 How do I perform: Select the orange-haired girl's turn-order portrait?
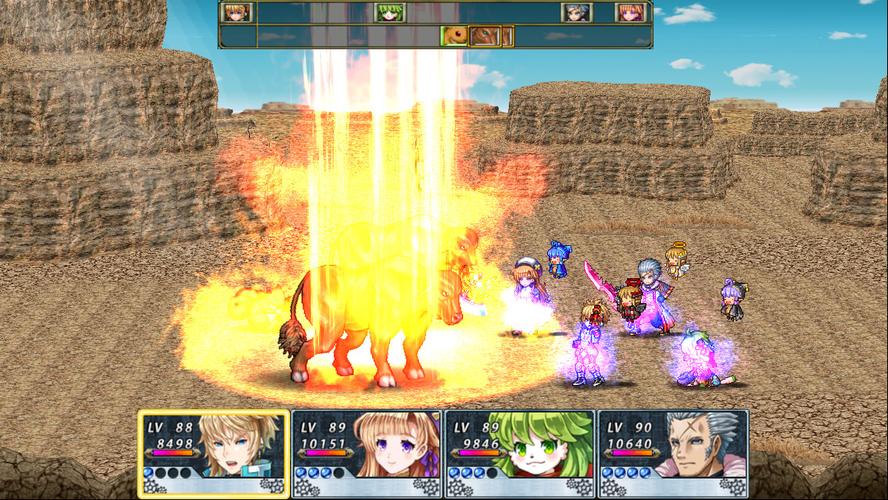[x=630, y=13]
